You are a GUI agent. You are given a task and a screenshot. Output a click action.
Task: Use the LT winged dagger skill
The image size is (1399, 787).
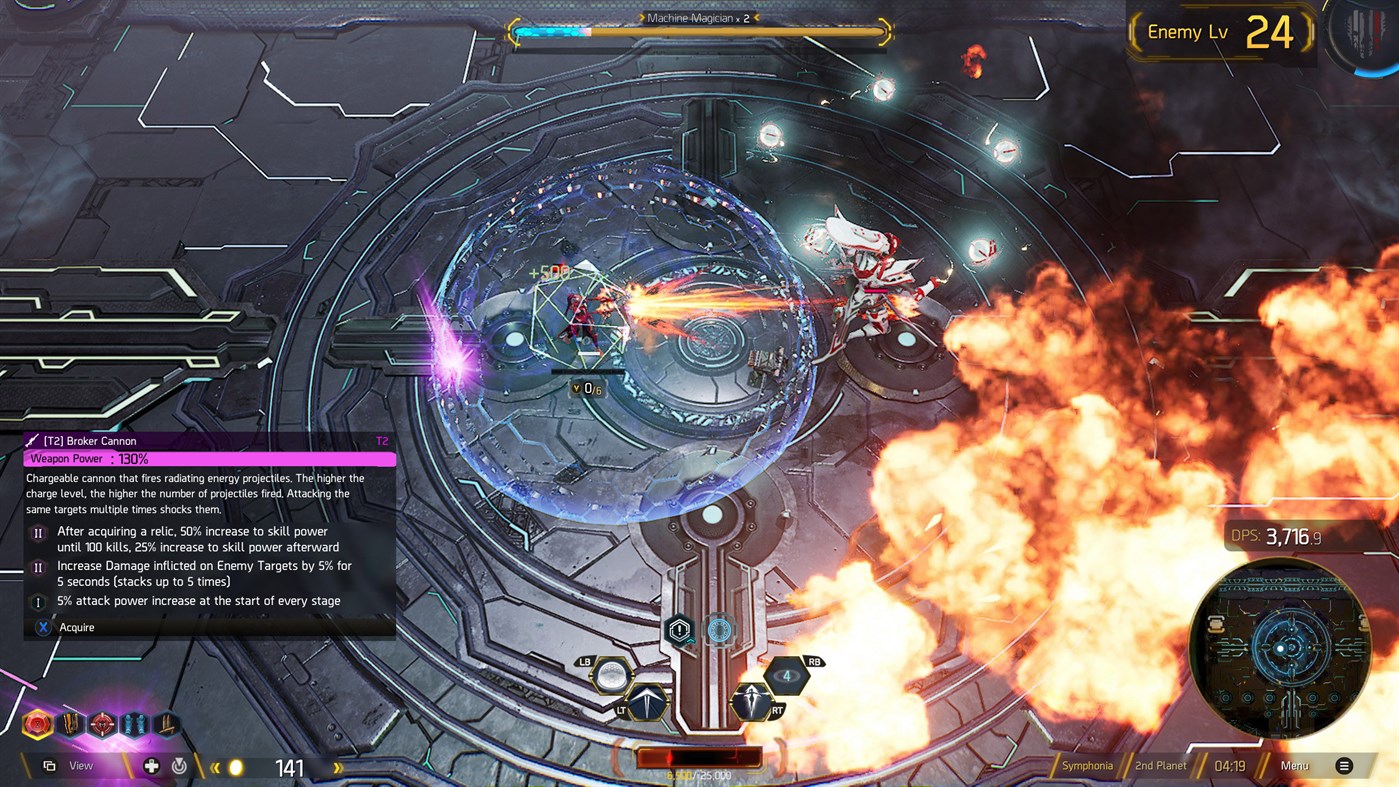click(x=648, y=703)
